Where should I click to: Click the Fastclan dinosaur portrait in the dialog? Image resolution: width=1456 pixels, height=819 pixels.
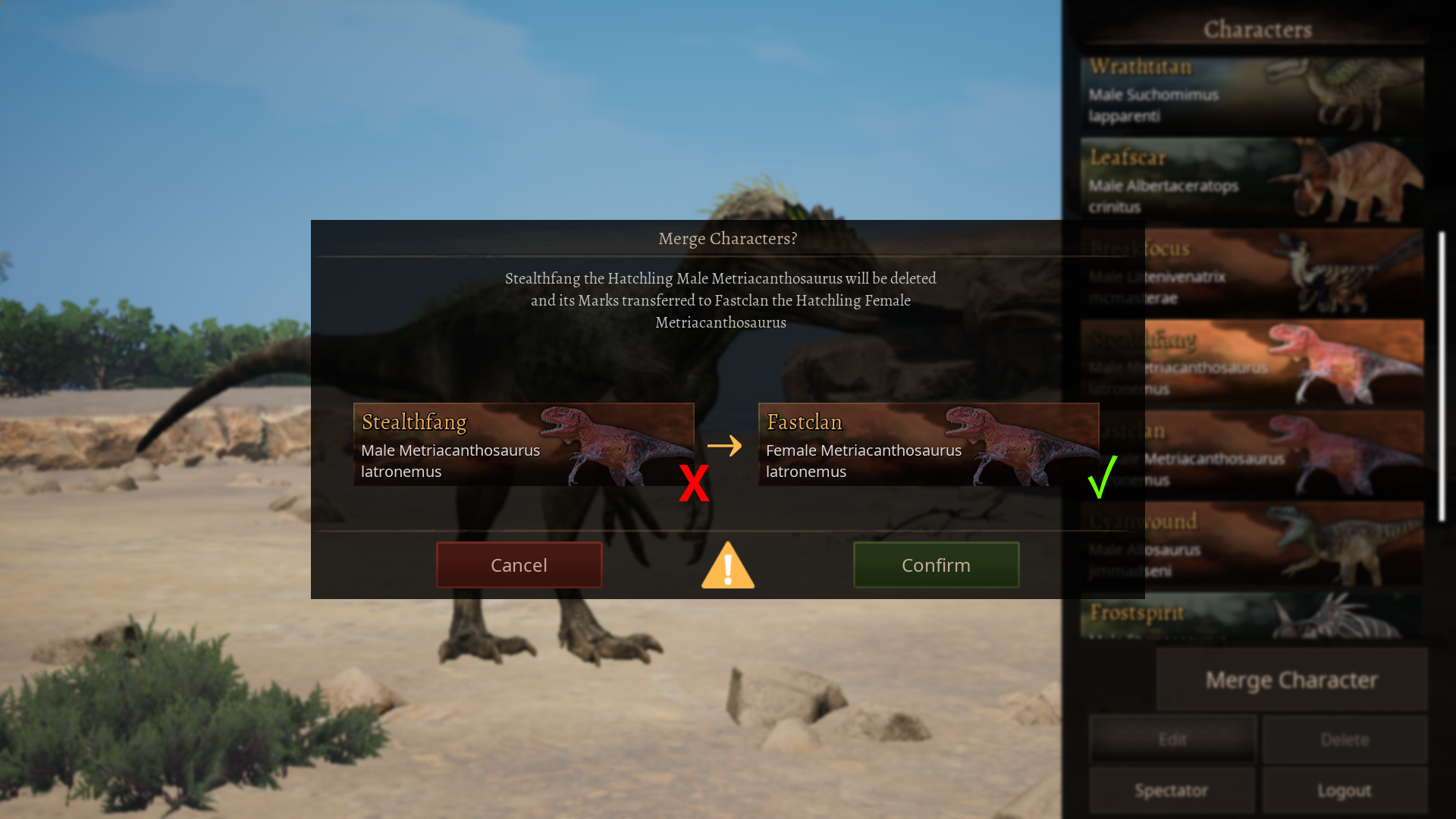[x=1020, y=446]
